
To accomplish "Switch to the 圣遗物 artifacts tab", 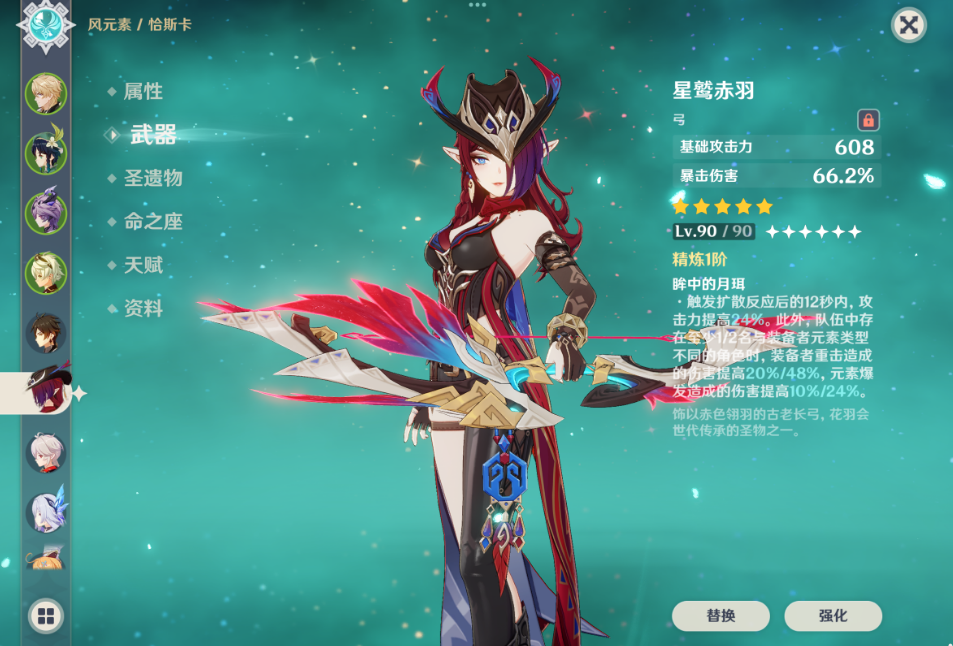I will coord(152,178).
